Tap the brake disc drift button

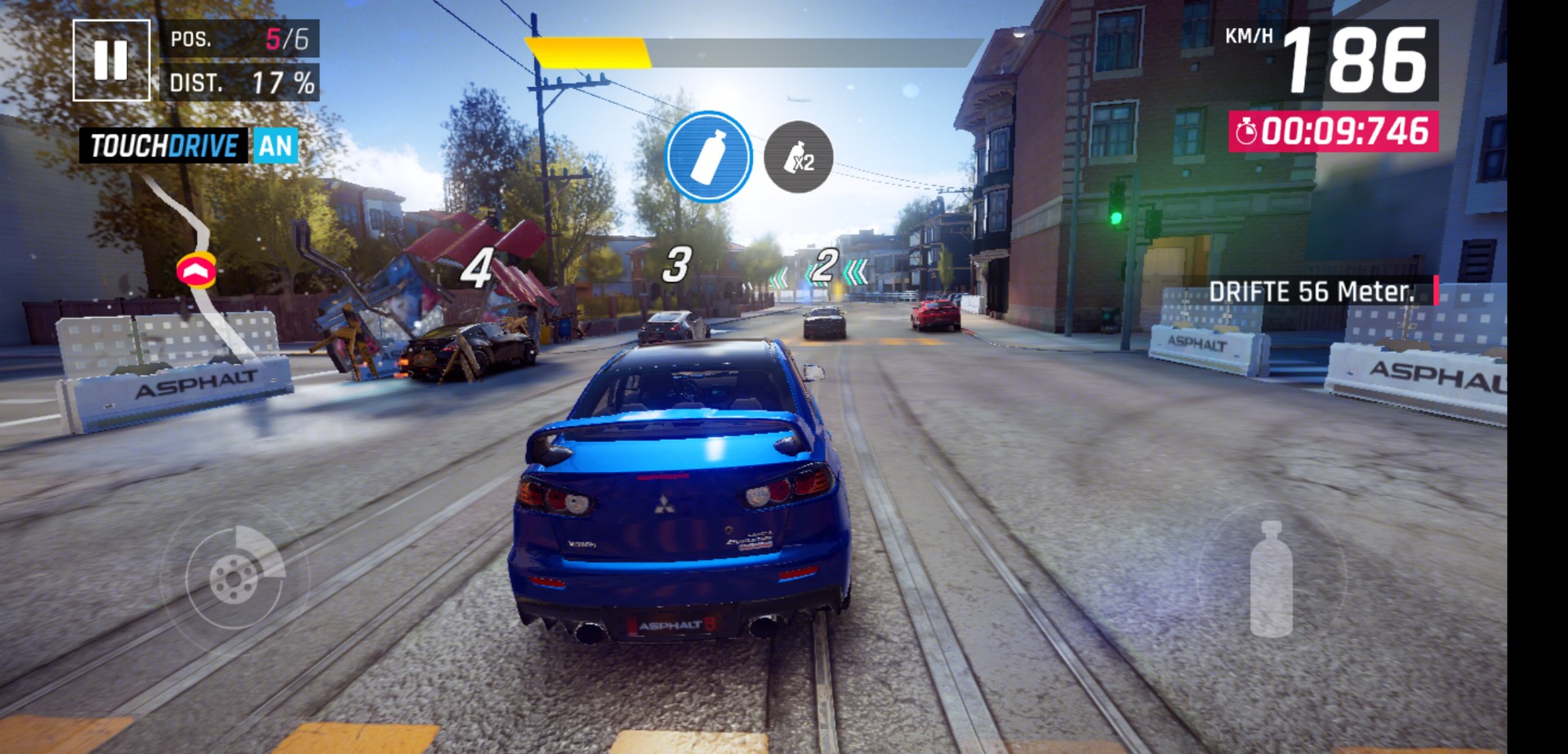pos(235,576)
